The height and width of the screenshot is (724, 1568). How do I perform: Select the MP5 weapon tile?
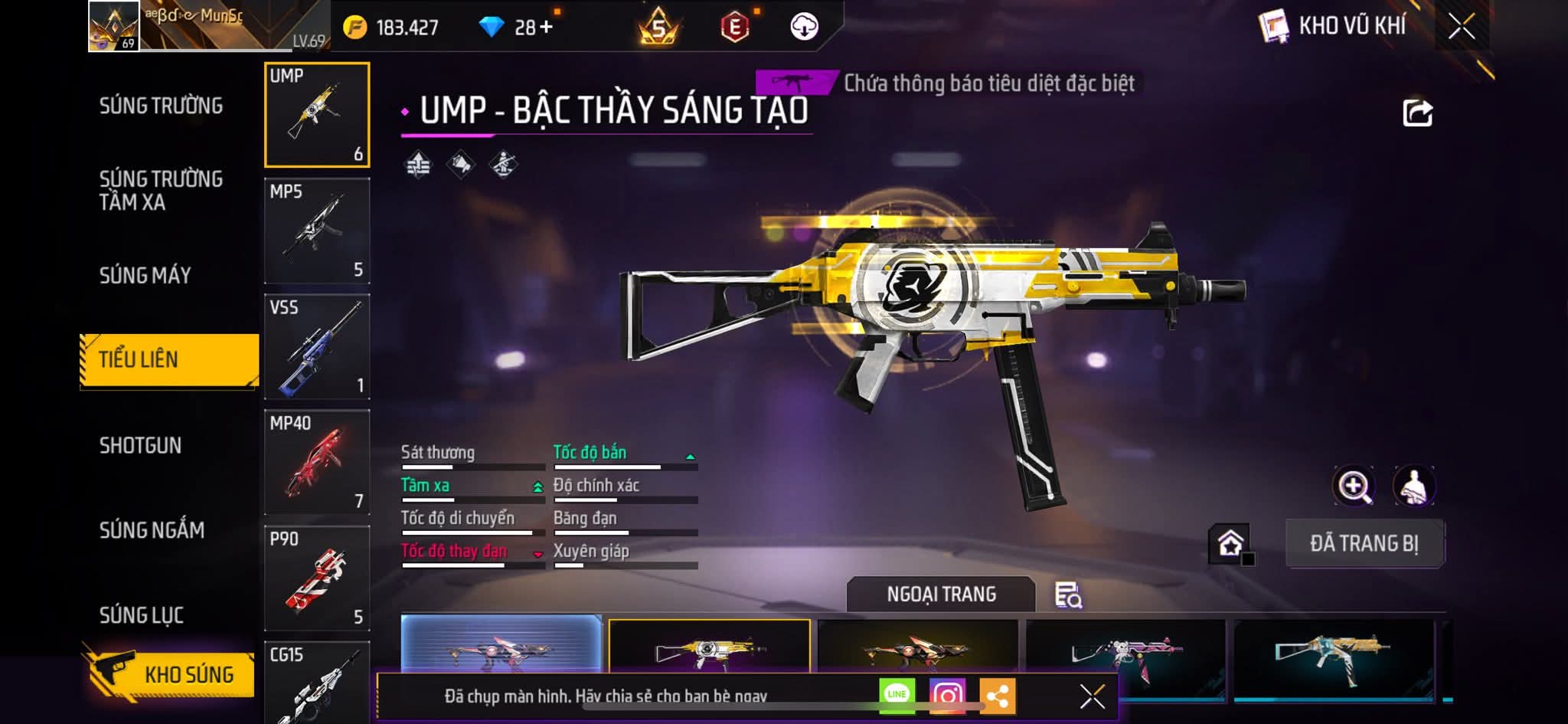click(317, 231)
